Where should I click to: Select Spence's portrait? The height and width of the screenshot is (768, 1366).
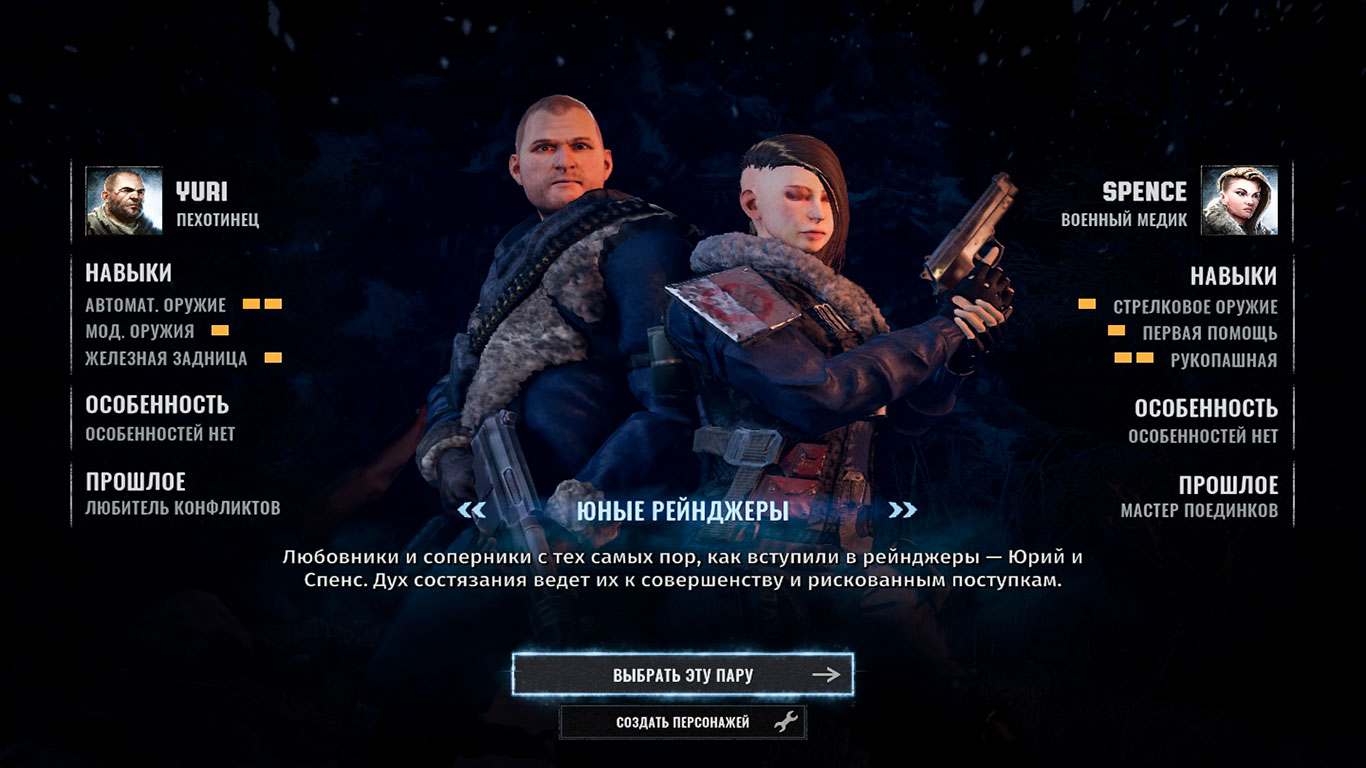coord(1239,201)
